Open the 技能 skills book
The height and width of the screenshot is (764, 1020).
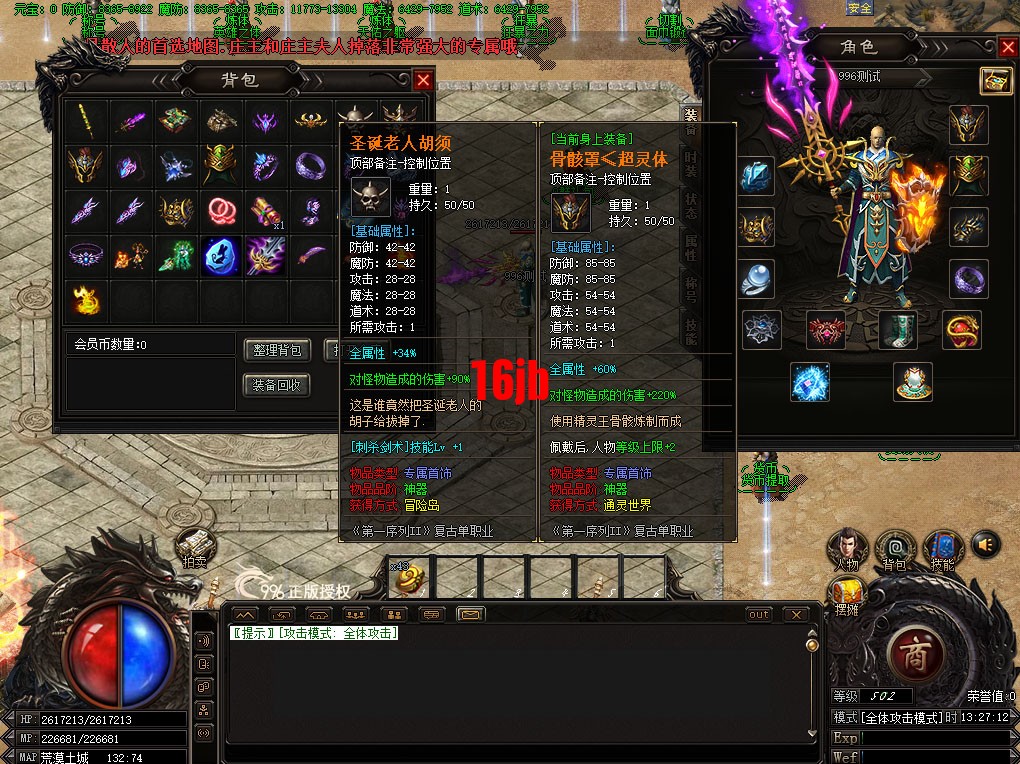click(x=941, y=549)
